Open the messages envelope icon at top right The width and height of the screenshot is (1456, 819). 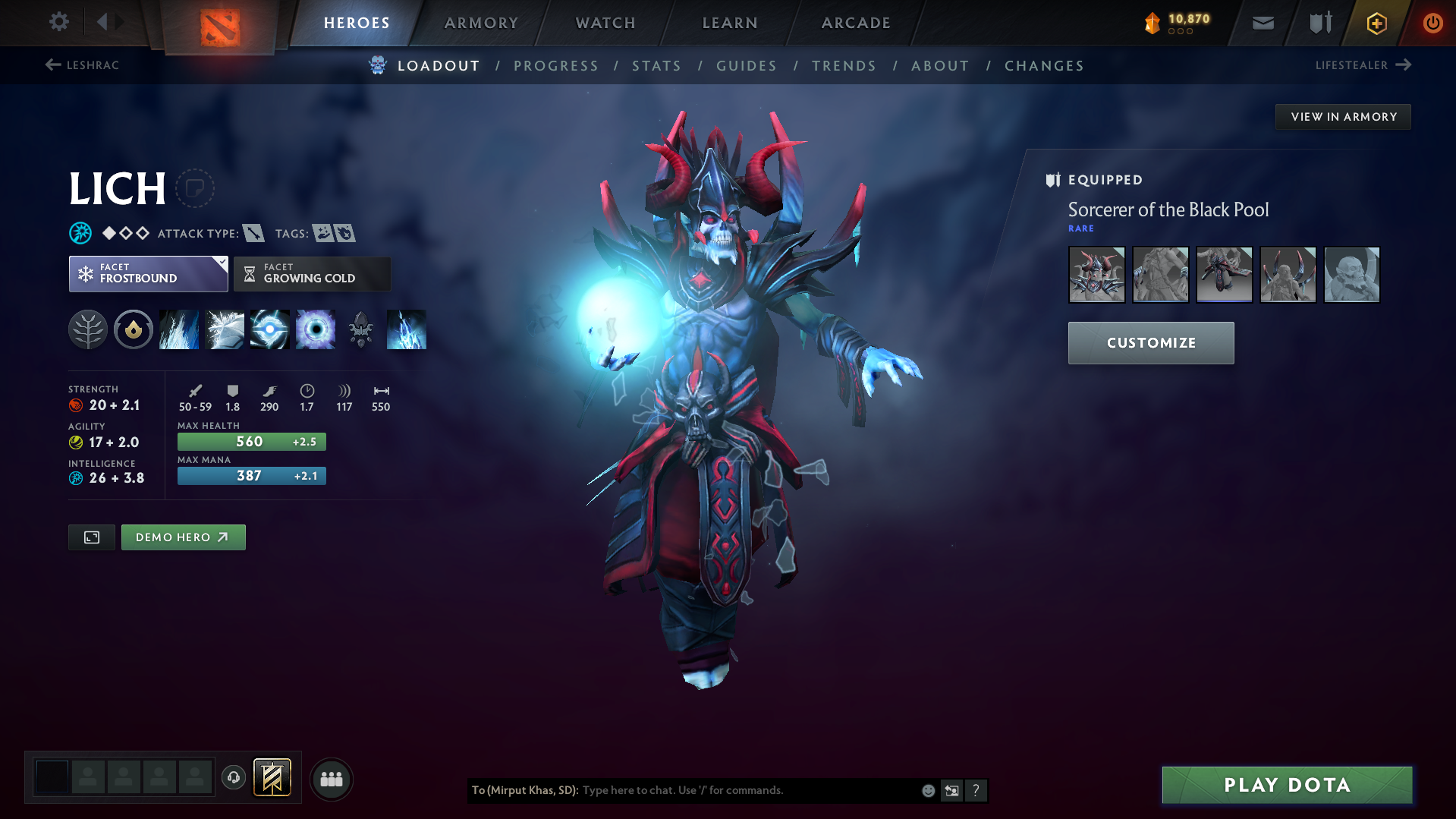pyautogui.click(x=1262, y=23)
